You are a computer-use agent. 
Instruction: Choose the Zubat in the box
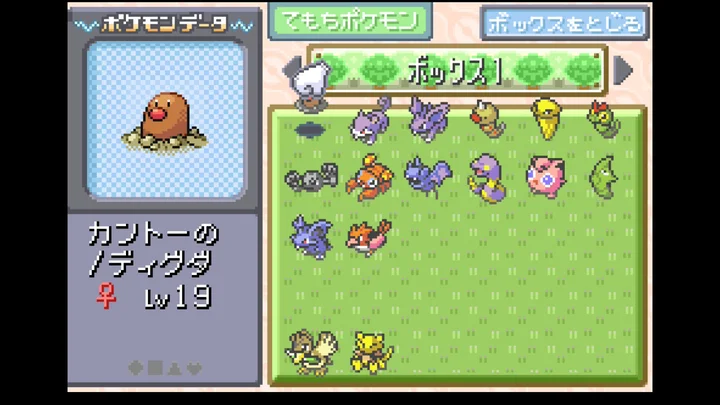(427, 175)
